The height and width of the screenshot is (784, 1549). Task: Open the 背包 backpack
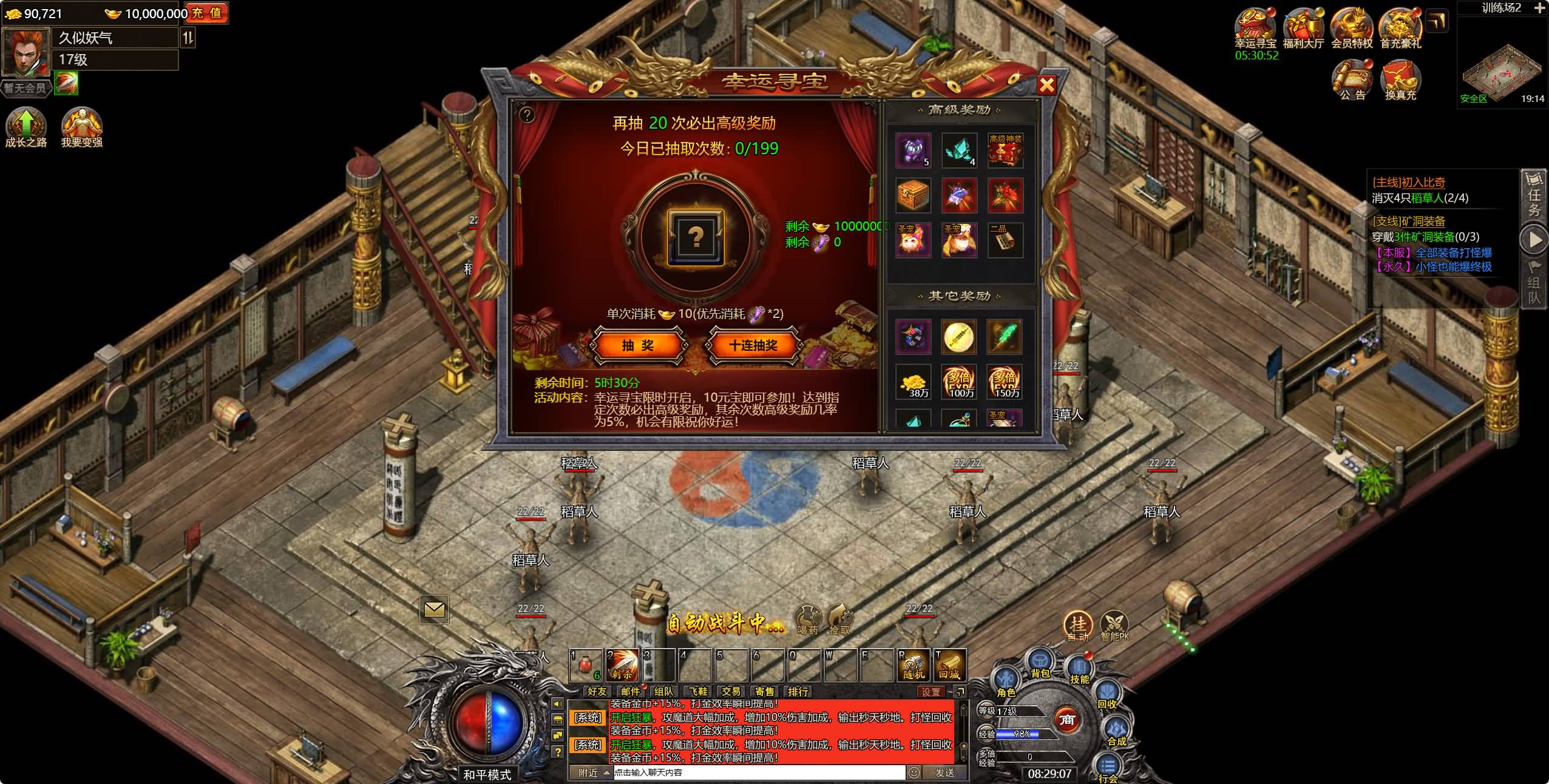1040,663
